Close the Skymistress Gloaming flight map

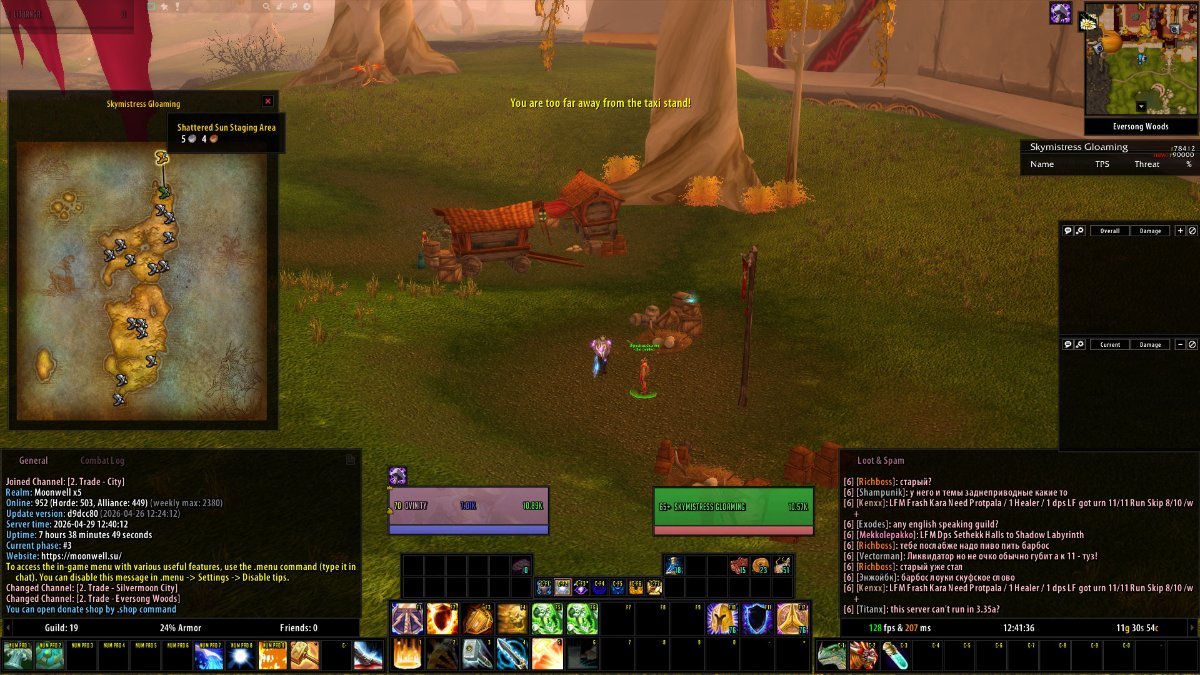(267, 101)
